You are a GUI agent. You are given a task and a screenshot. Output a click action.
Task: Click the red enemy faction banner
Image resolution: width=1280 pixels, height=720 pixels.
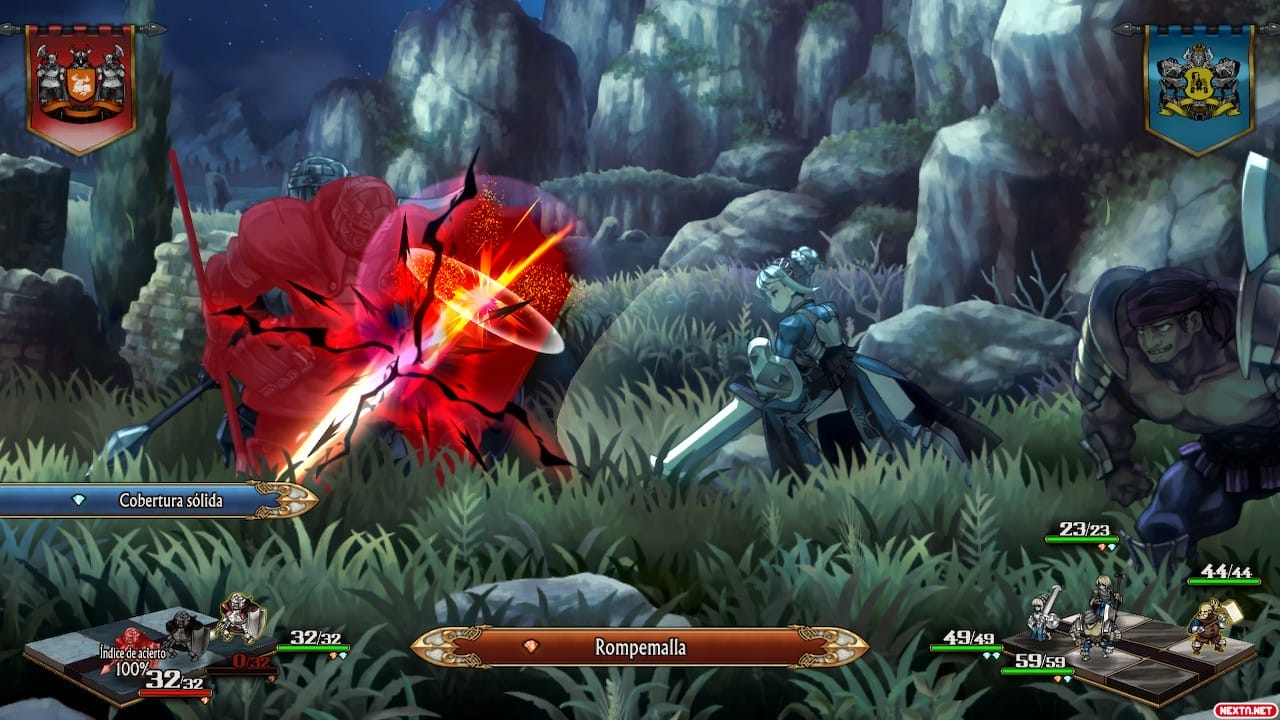80,86
